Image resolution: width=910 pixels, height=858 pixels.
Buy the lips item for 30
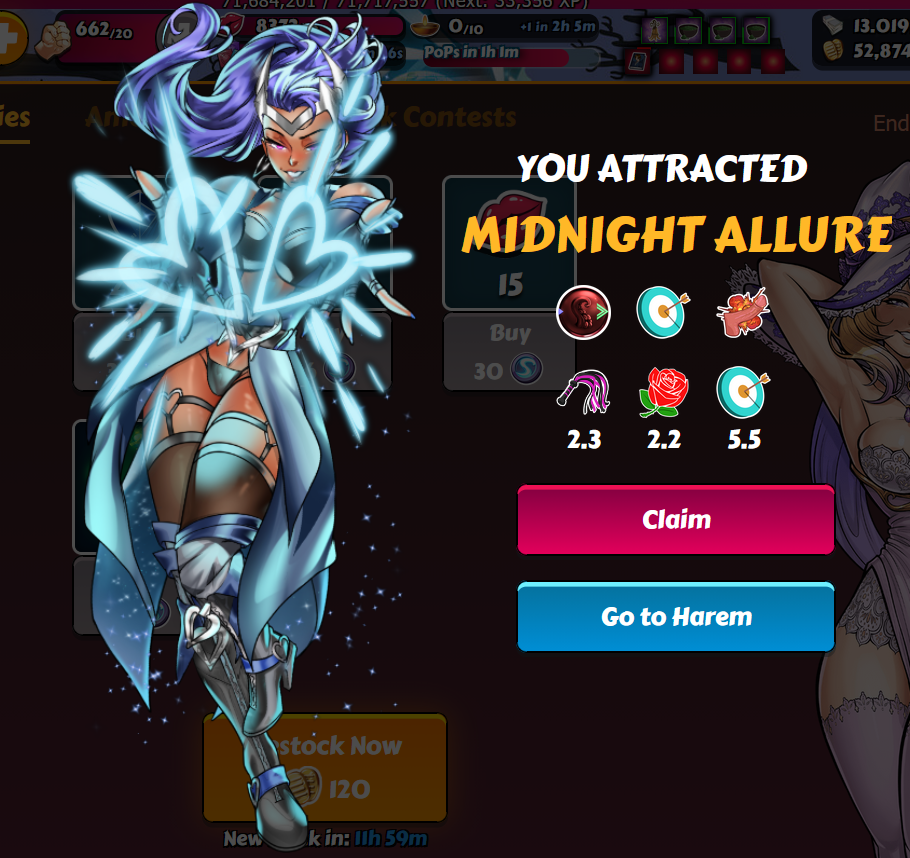pos(509,351)
